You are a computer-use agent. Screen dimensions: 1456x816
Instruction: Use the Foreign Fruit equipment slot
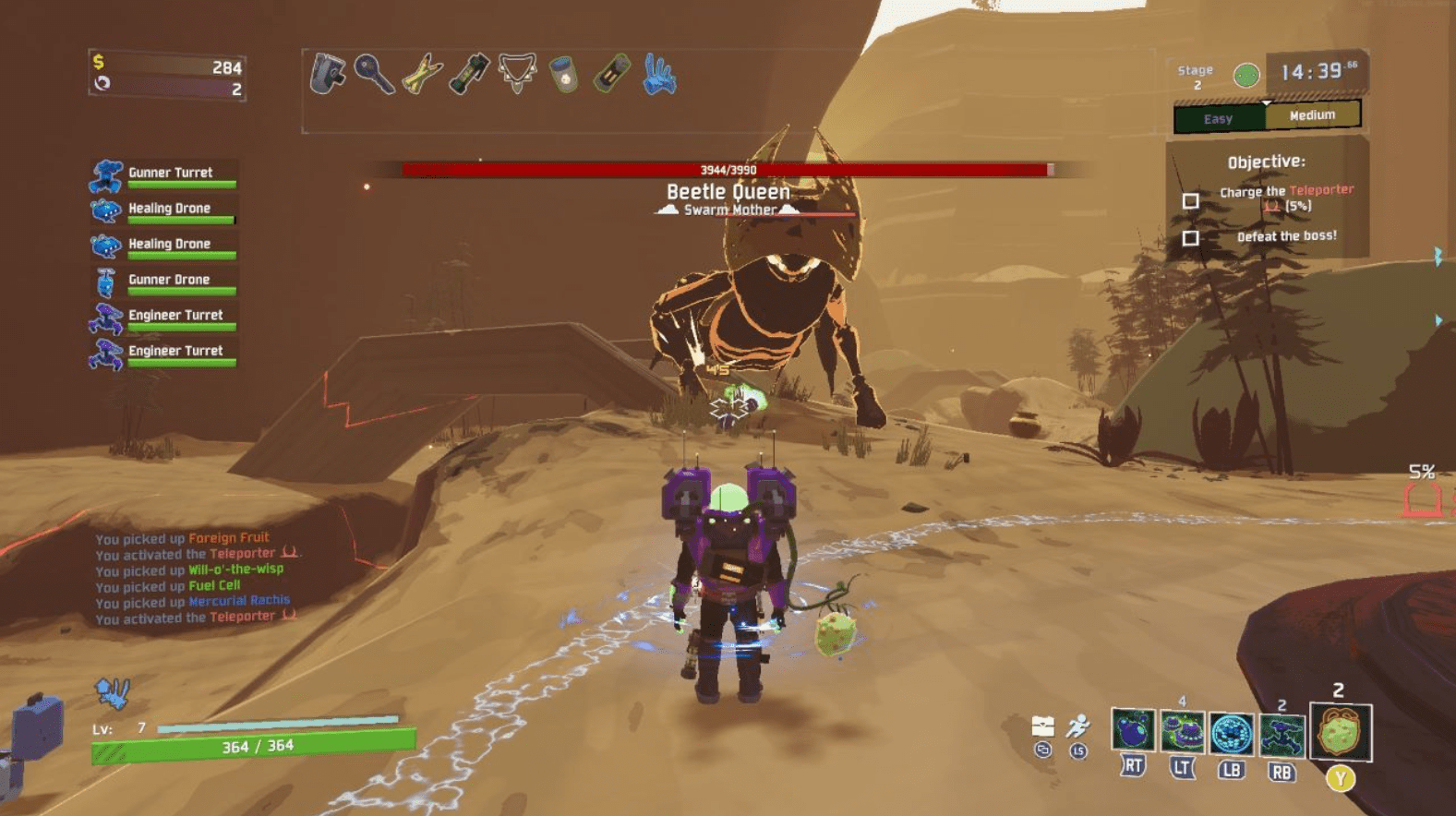click(x=1341, y=733)
